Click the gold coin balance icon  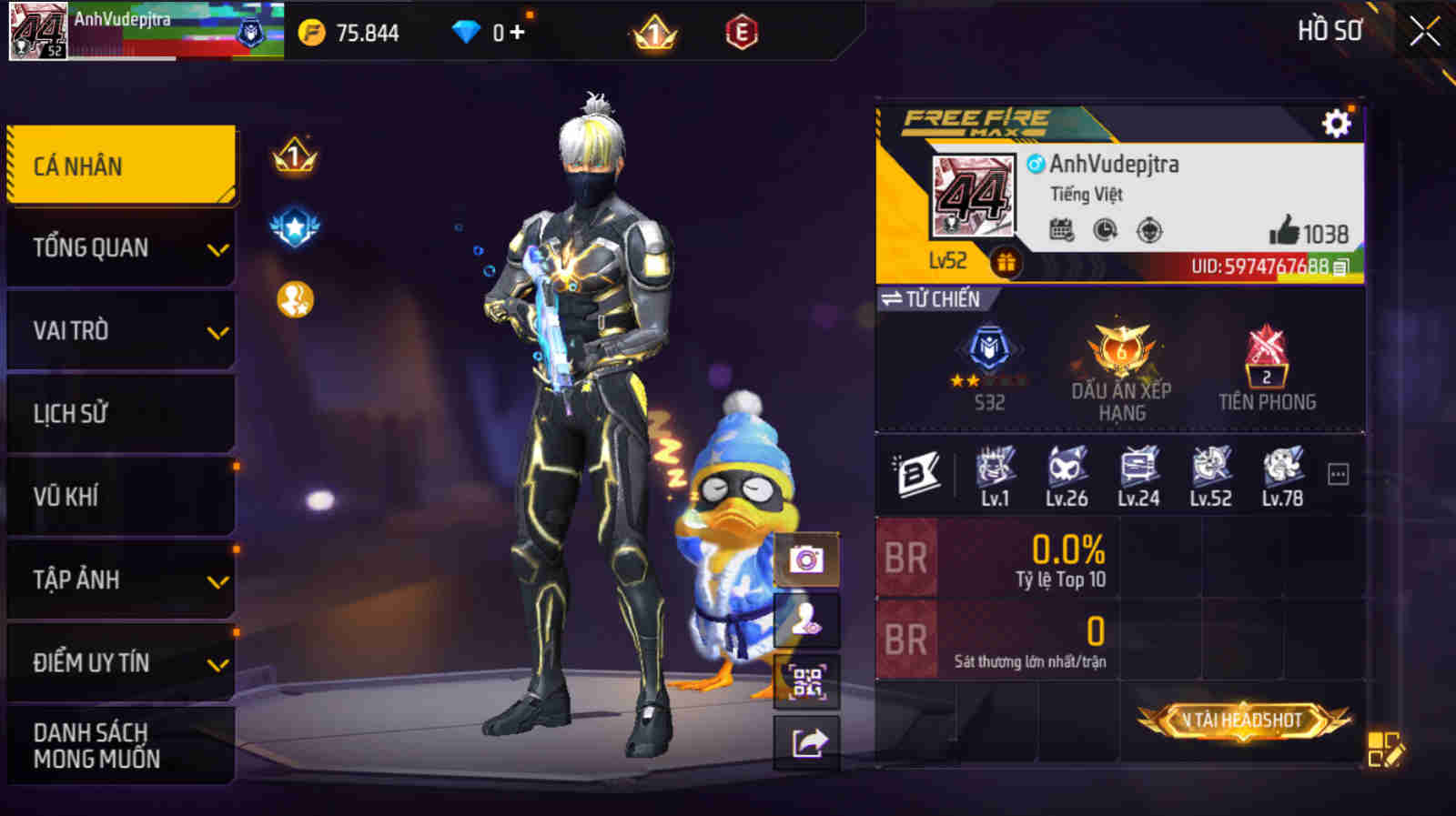[310, 31]
